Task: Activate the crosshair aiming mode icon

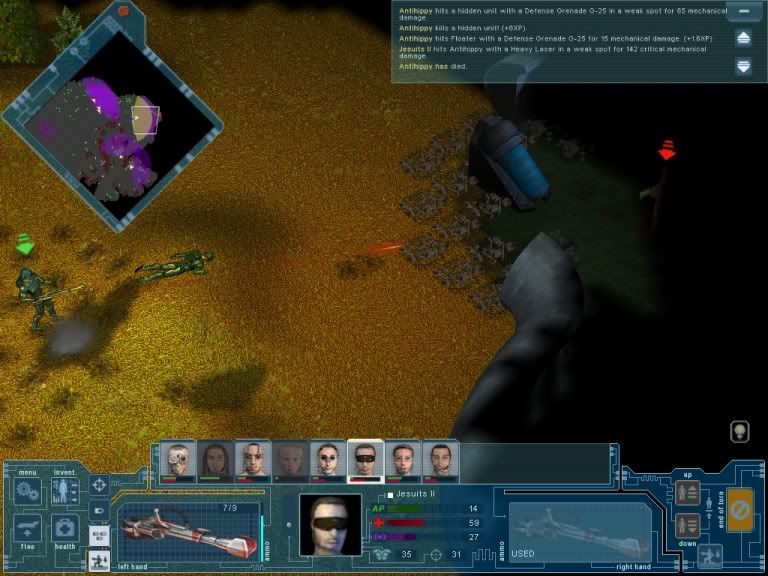Action: [99, 486]
